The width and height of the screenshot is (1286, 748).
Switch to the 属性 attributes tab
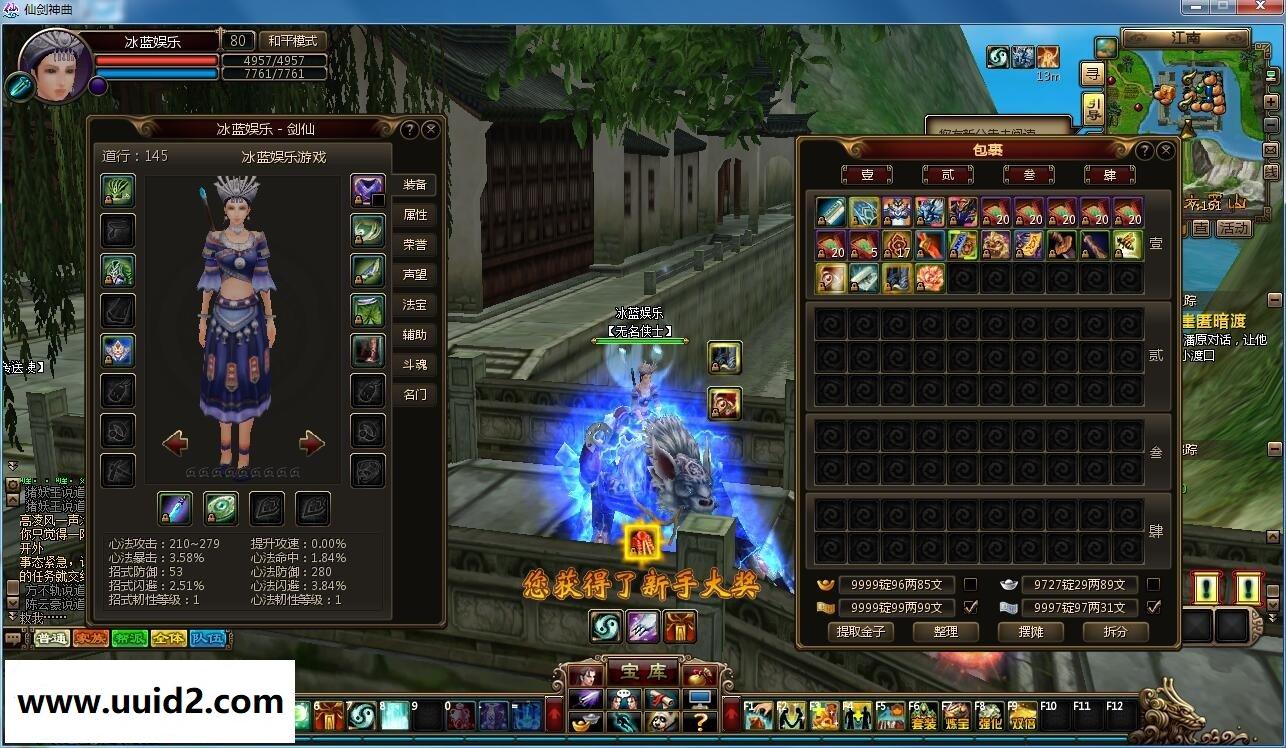(x=415, y=215)
